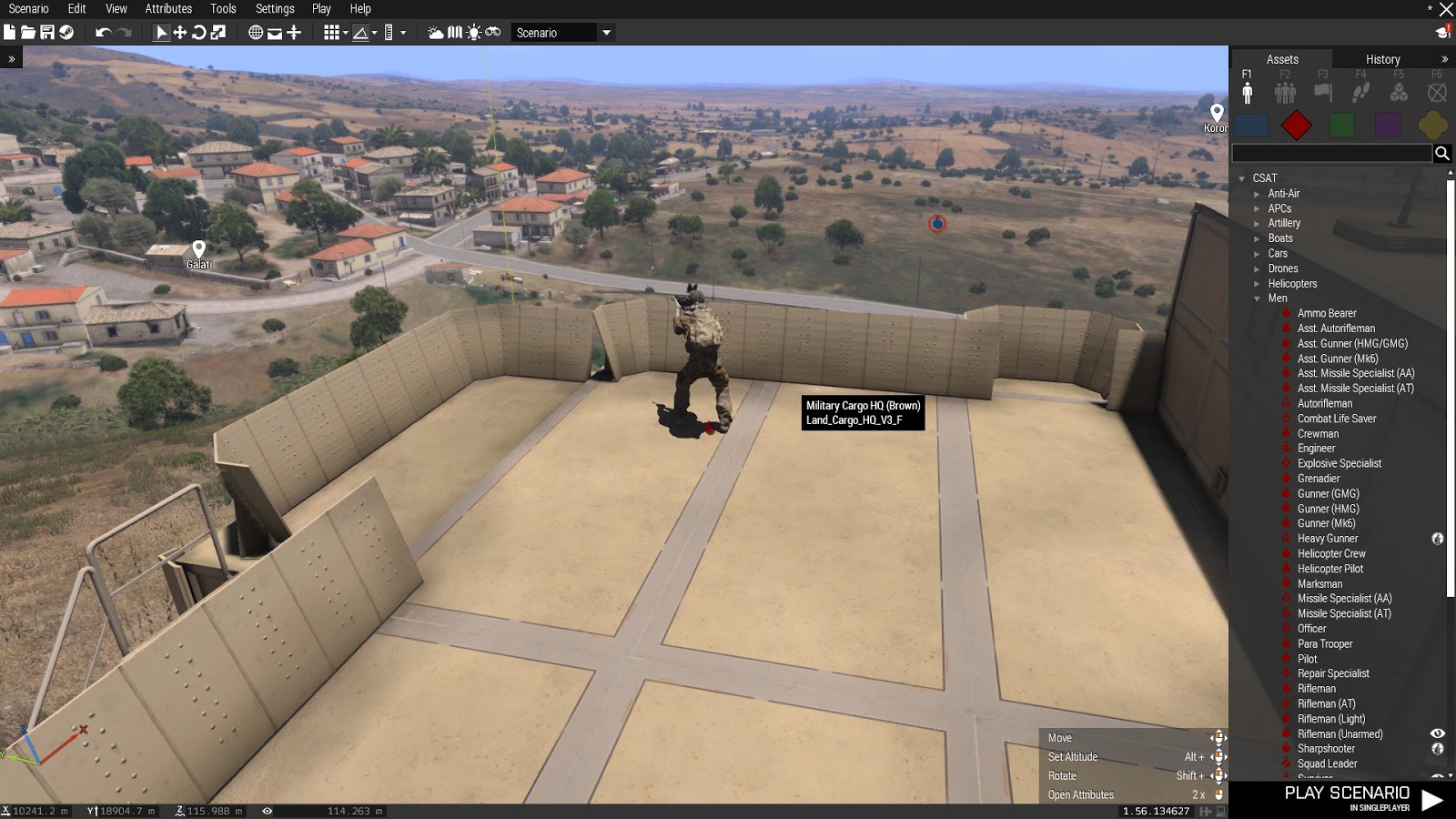Toggle visibility of Sharpshooter entry

1438,748
